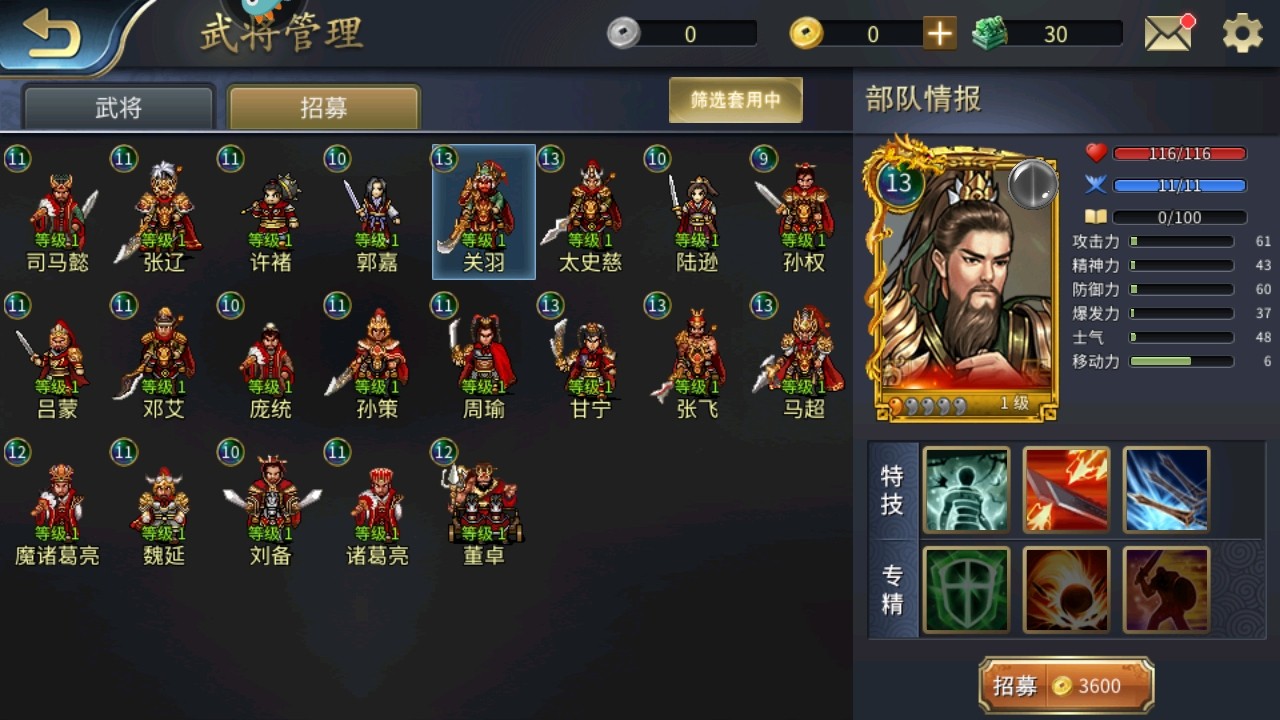Open the 招募 recruit tab
The height and width of the screenshot is (720, 1280).
tap(324, 108)
